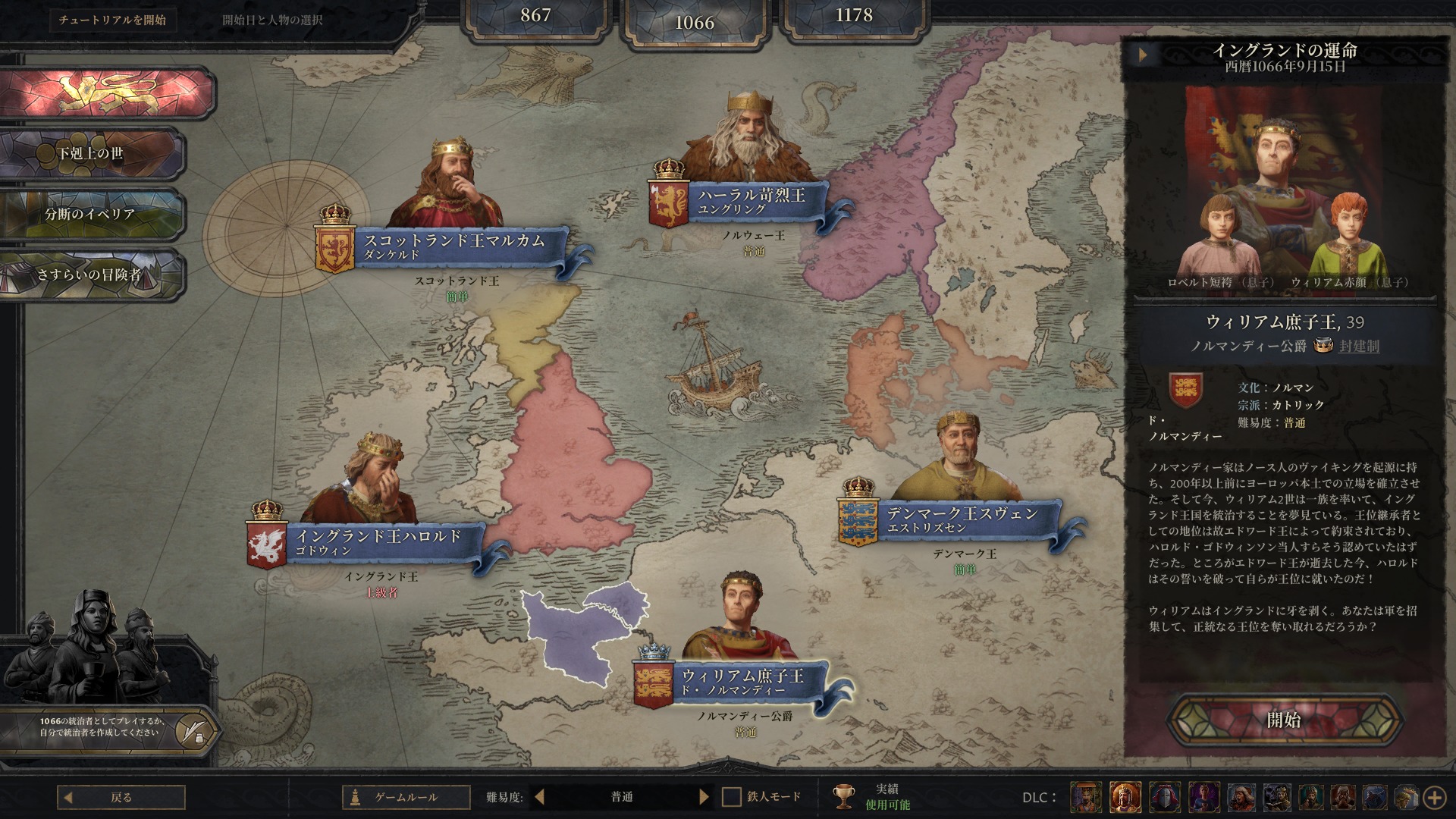Switch to the 1066 start date
Screen dimensions: 1456x819
tap(695, 23)
